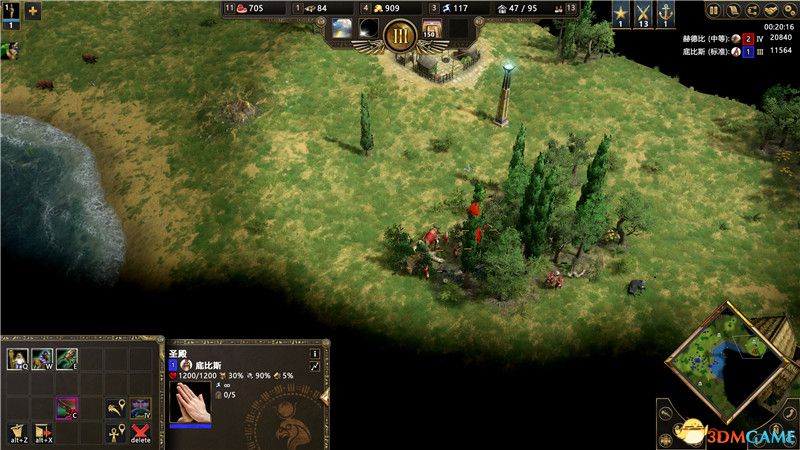Open the info button on temple panel
This screenshot has width=800, height=450.
coord(315,353)
